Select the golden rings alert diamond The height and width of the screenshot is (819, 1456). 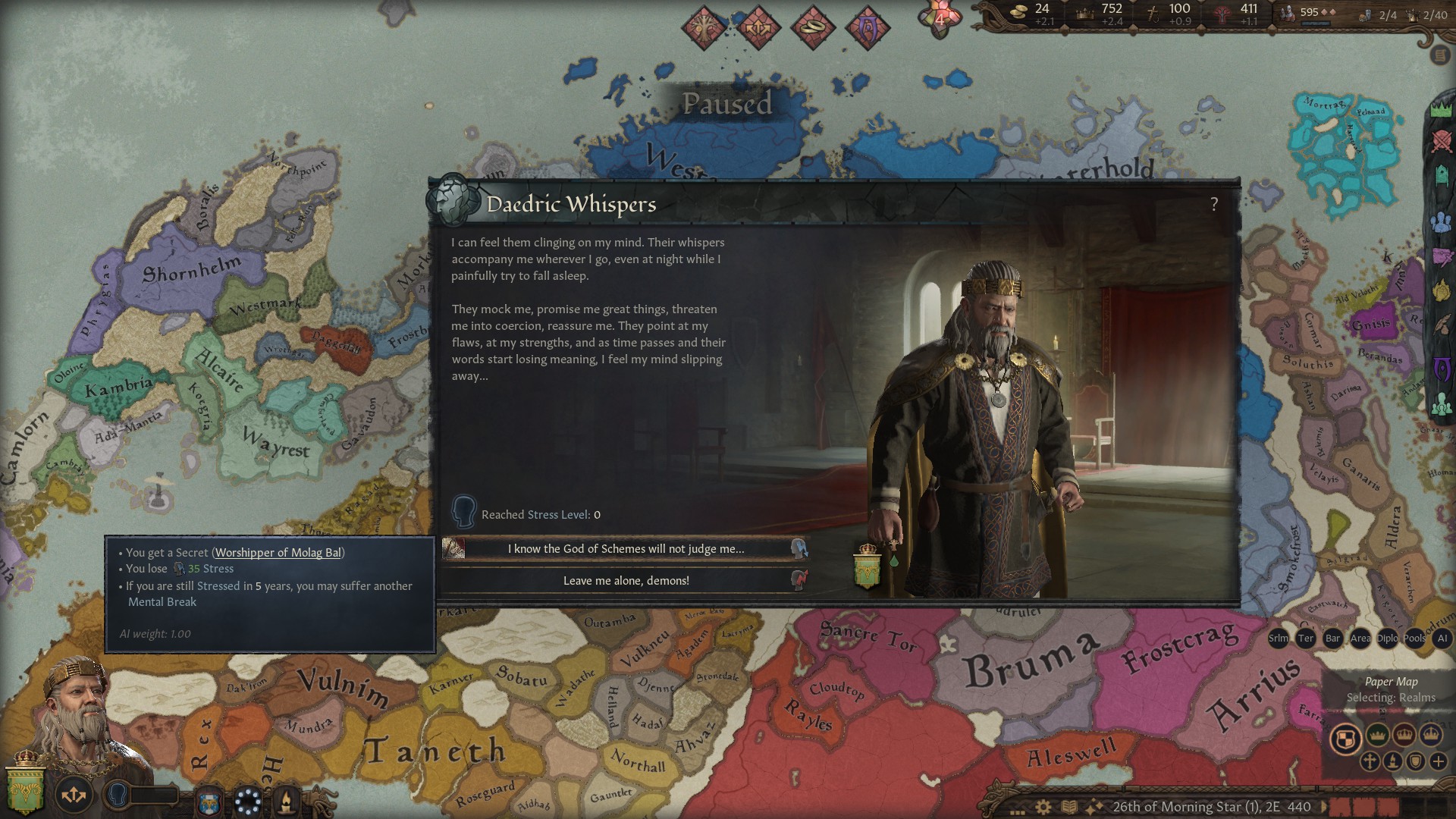[813, 28]
